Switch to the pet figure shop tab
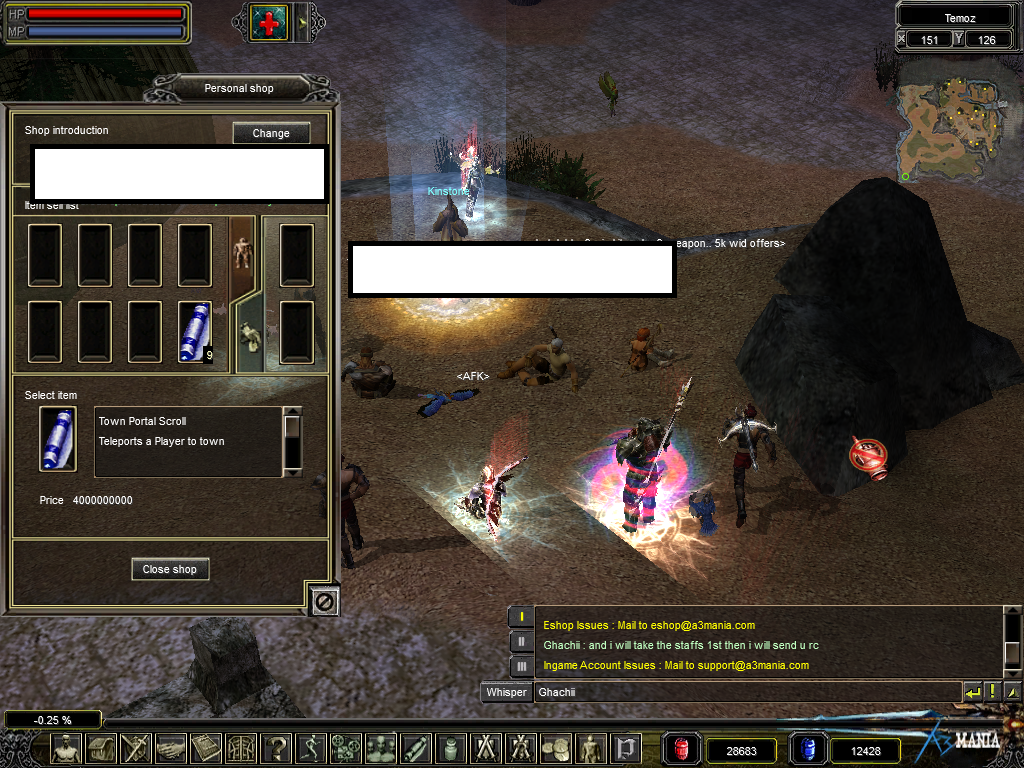Screen dimensions: 1024x768 click(248, 336)
